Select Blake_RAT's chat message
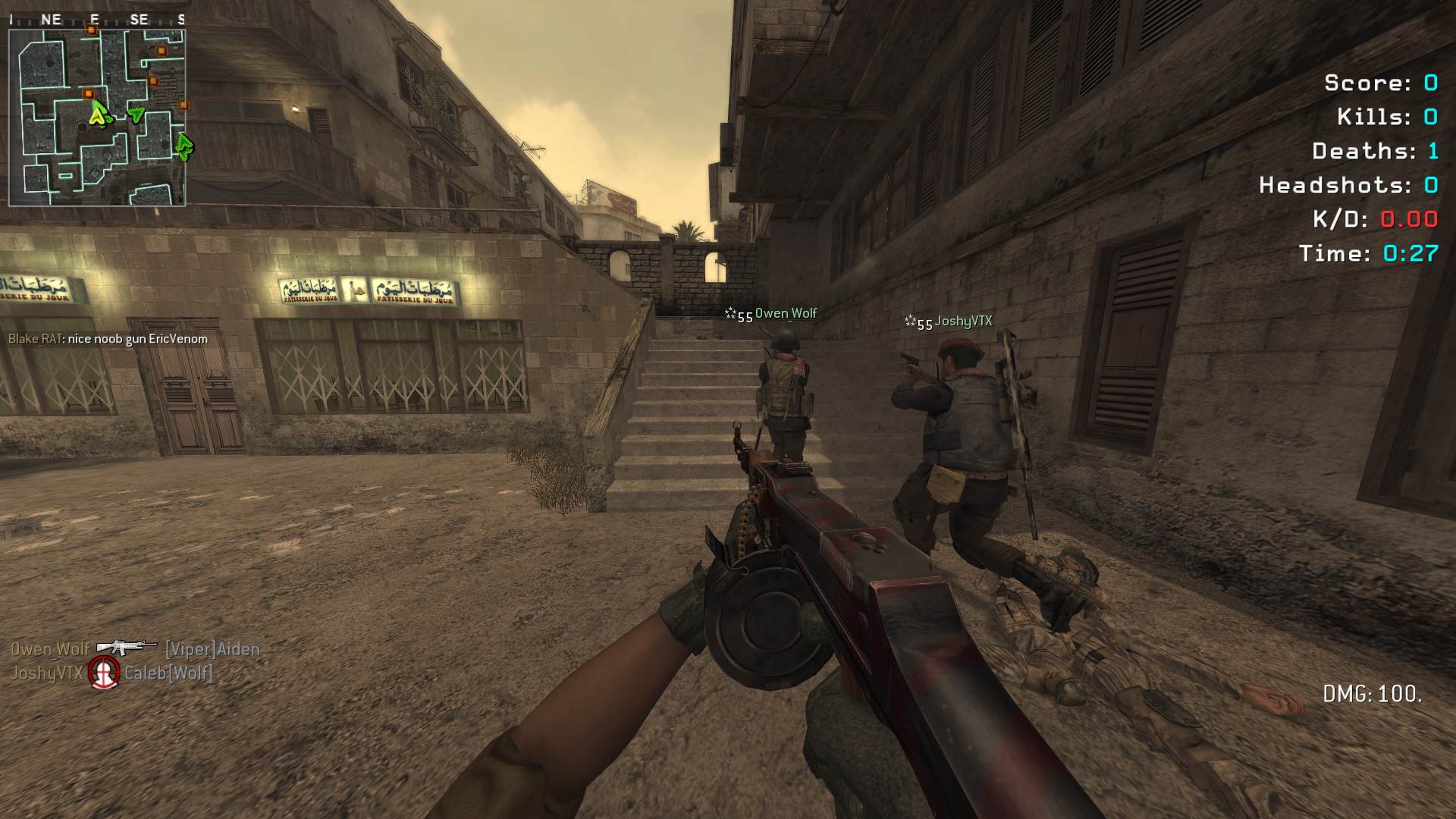Image resolution: width=1456 pixels, height=819 pixels. coord(108,339)
